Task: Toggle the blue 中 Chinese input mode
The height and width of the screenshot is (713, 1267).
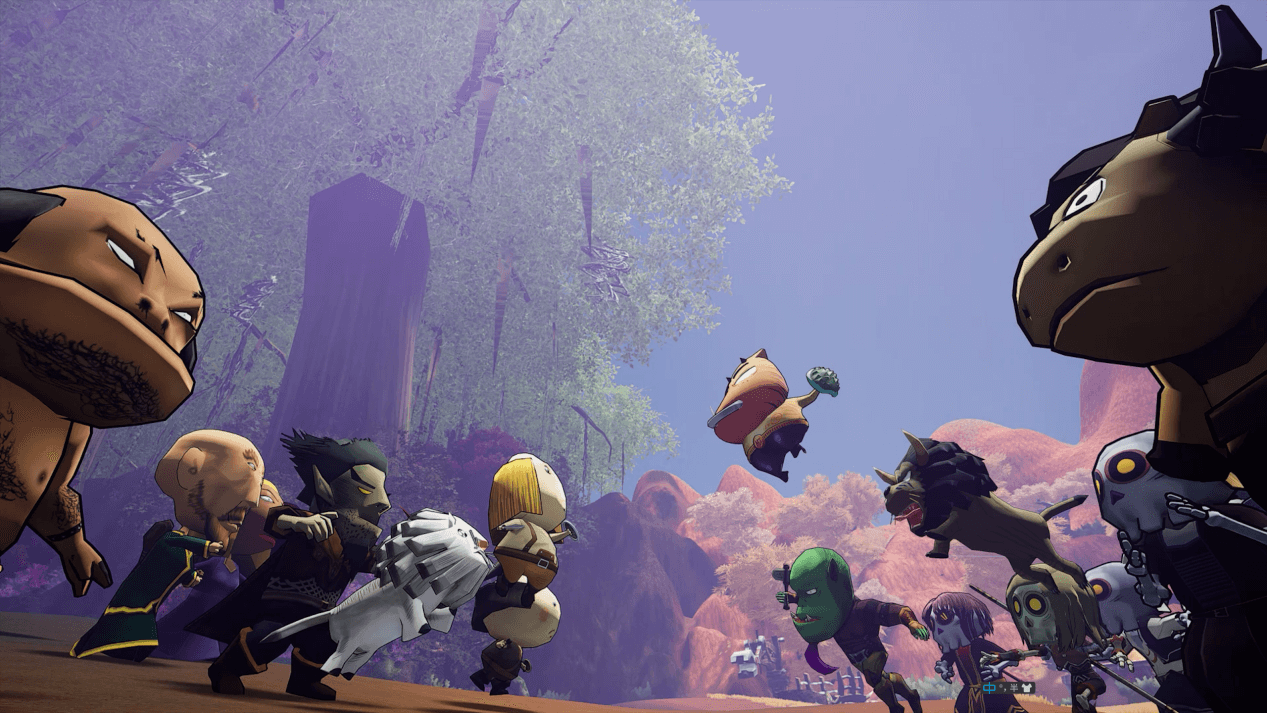Action: click(989, 688)
